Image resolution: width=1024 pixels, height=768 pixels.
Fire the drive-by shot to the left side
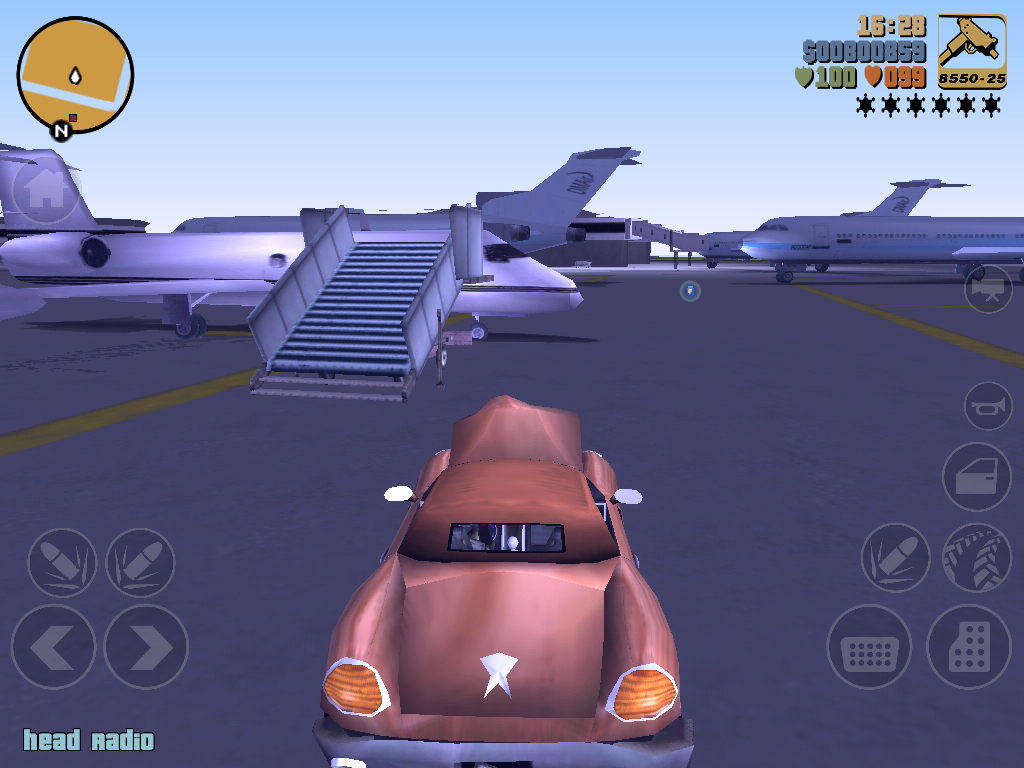61,563
